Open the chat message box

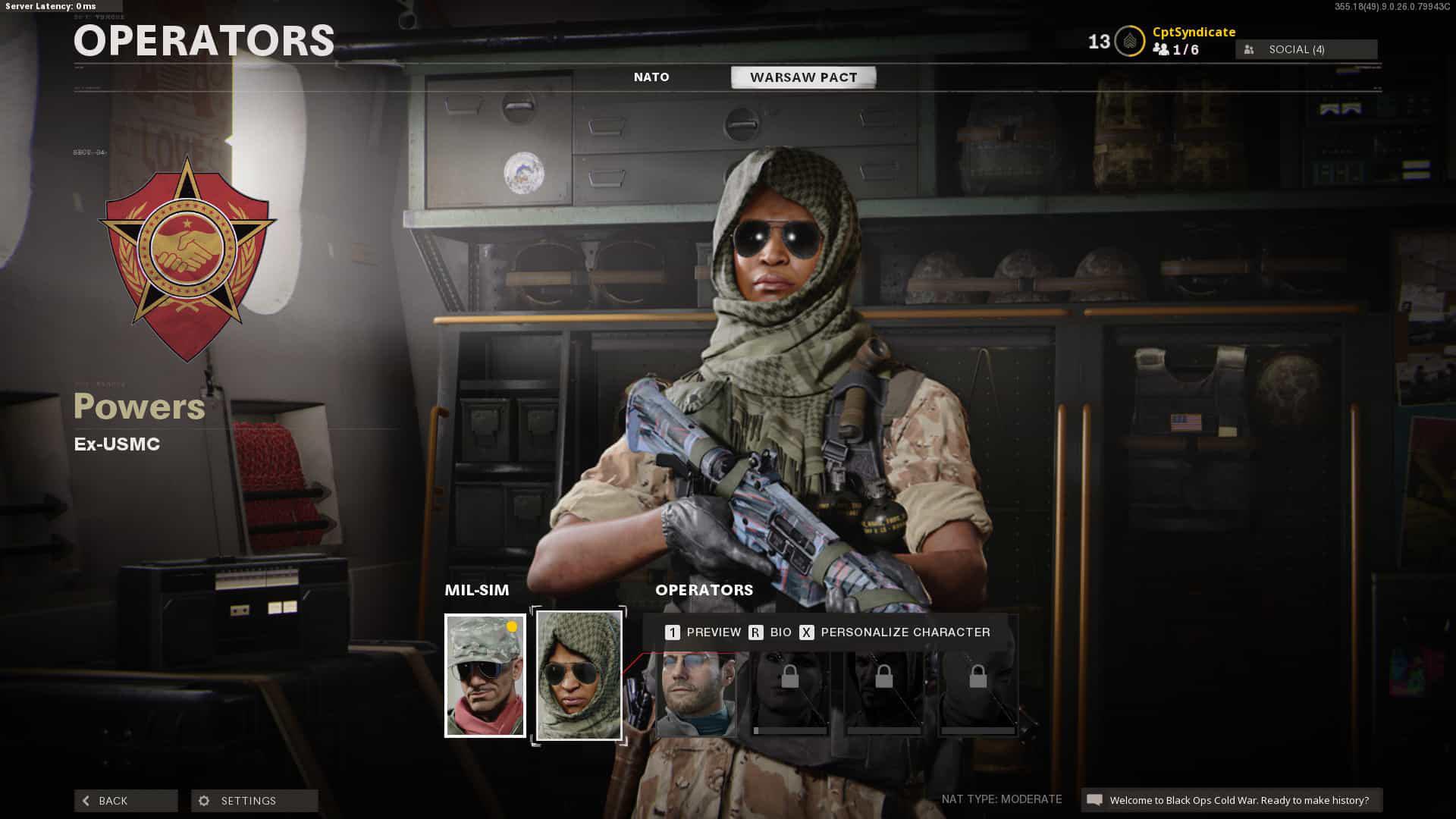pos(1232,800)
